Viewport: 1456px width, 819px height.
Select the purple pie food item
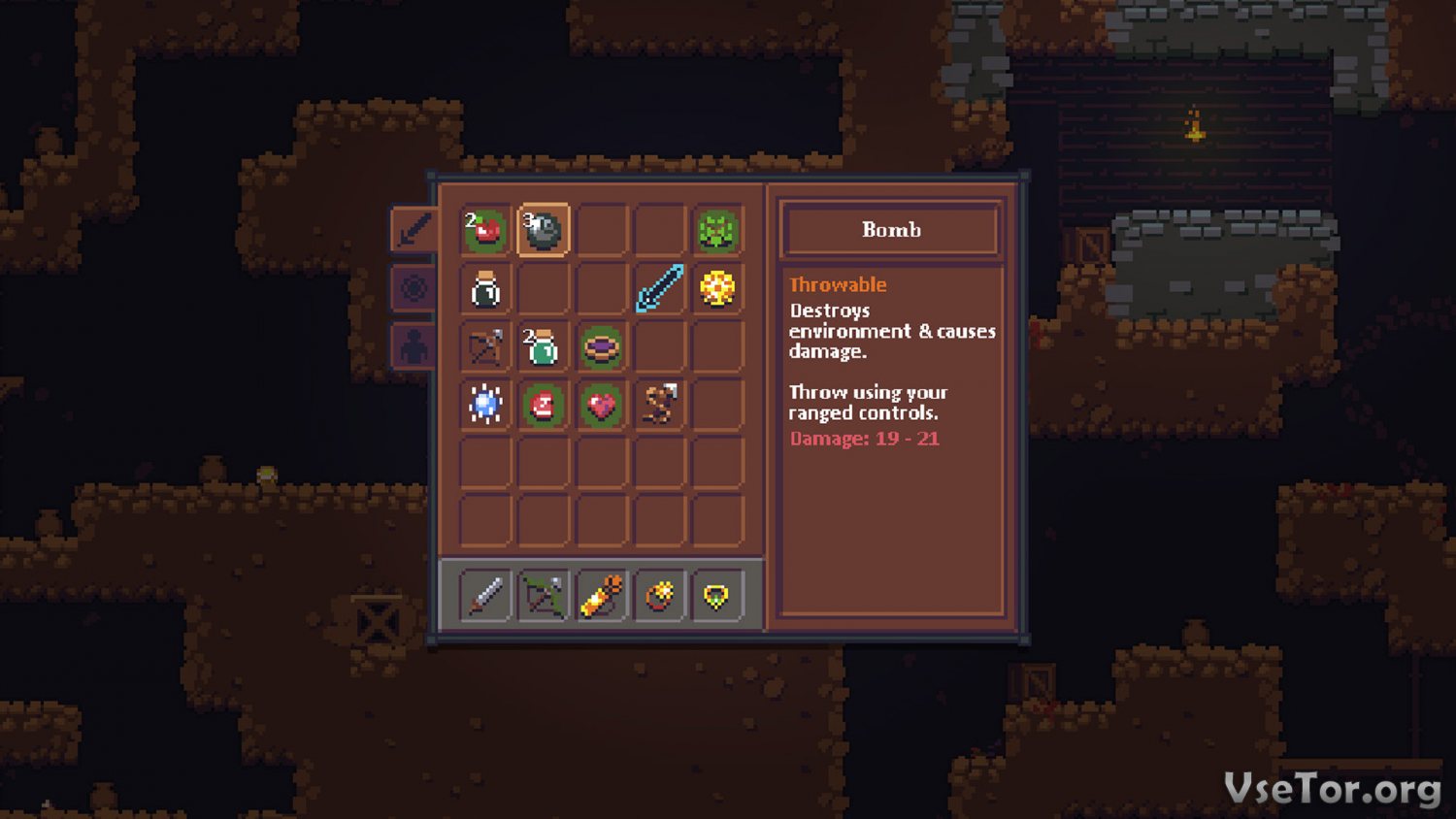pos(602,346)
